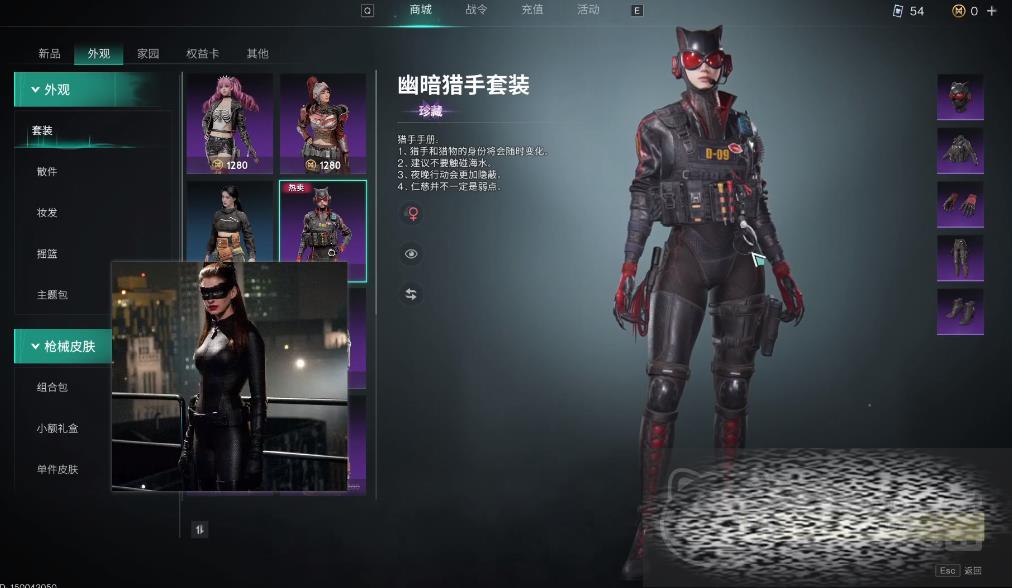Pick the red-haired armored outfit thumbnail
This screenshot has width=1012, height=588.
[x=322, y=122]
